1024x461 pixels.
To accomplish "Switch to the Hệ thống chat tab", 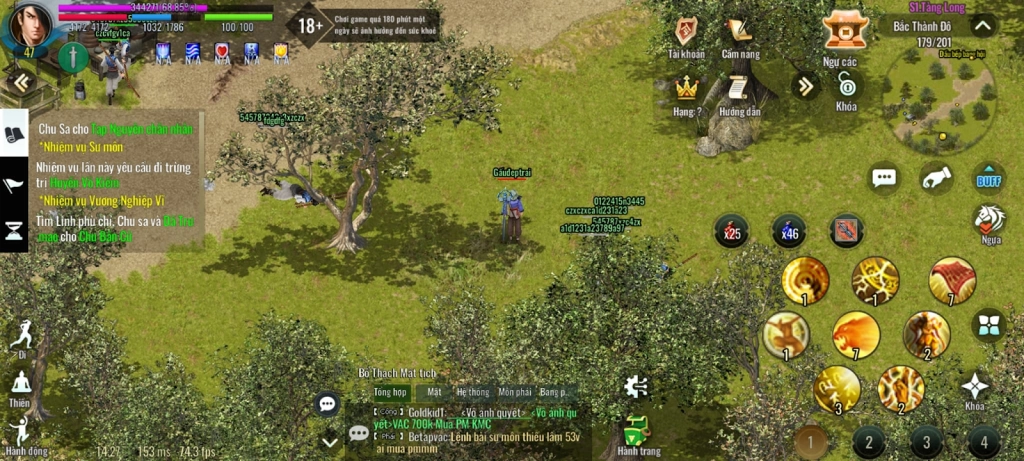I will coord(473,392).
